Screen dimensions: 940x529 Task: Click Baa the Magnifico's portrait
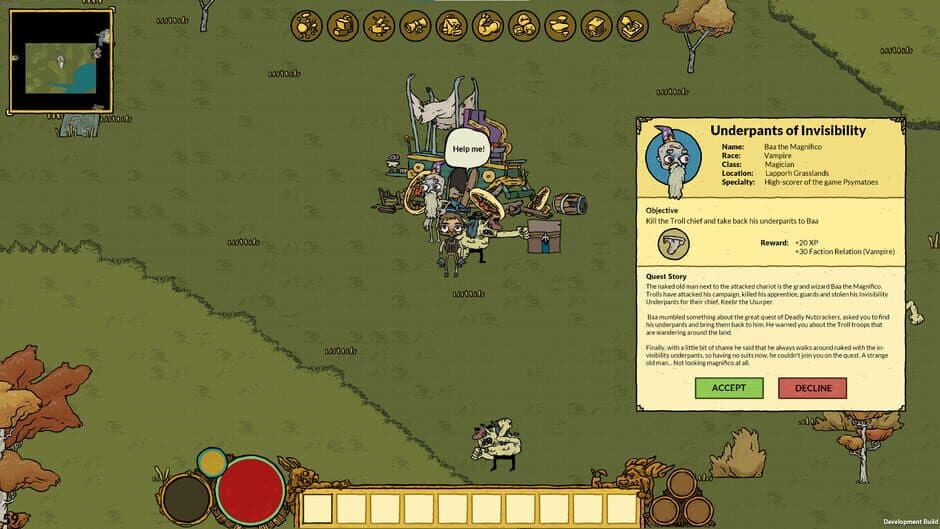click(x=674, y=160)
